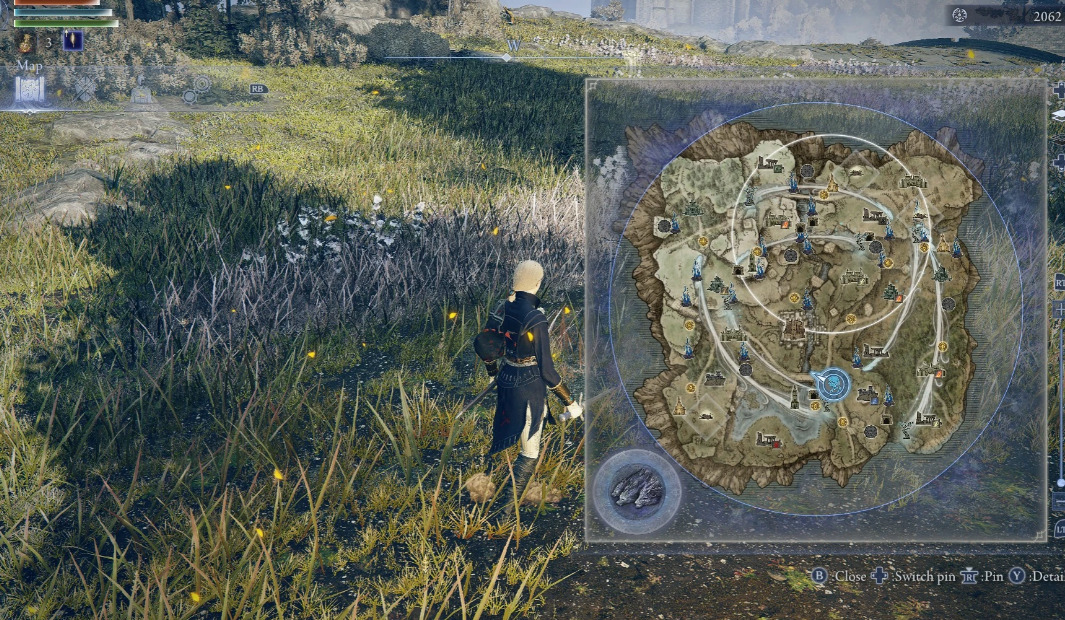Select the central castle on the map
This screenshot has height=620, width=1065.
coord(795,324)
